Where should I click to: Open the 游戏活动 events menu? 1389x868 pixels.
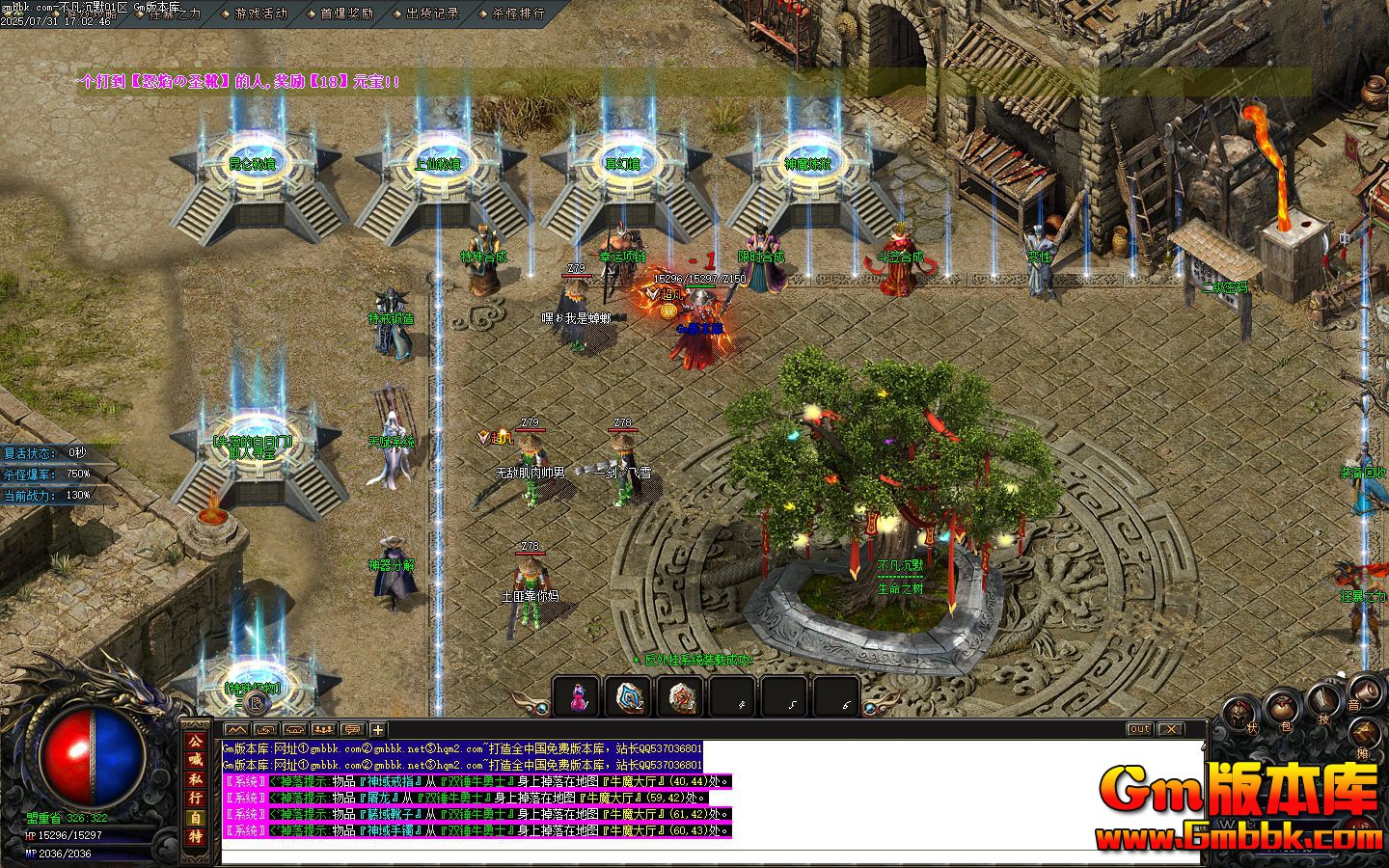coord(260,14)
